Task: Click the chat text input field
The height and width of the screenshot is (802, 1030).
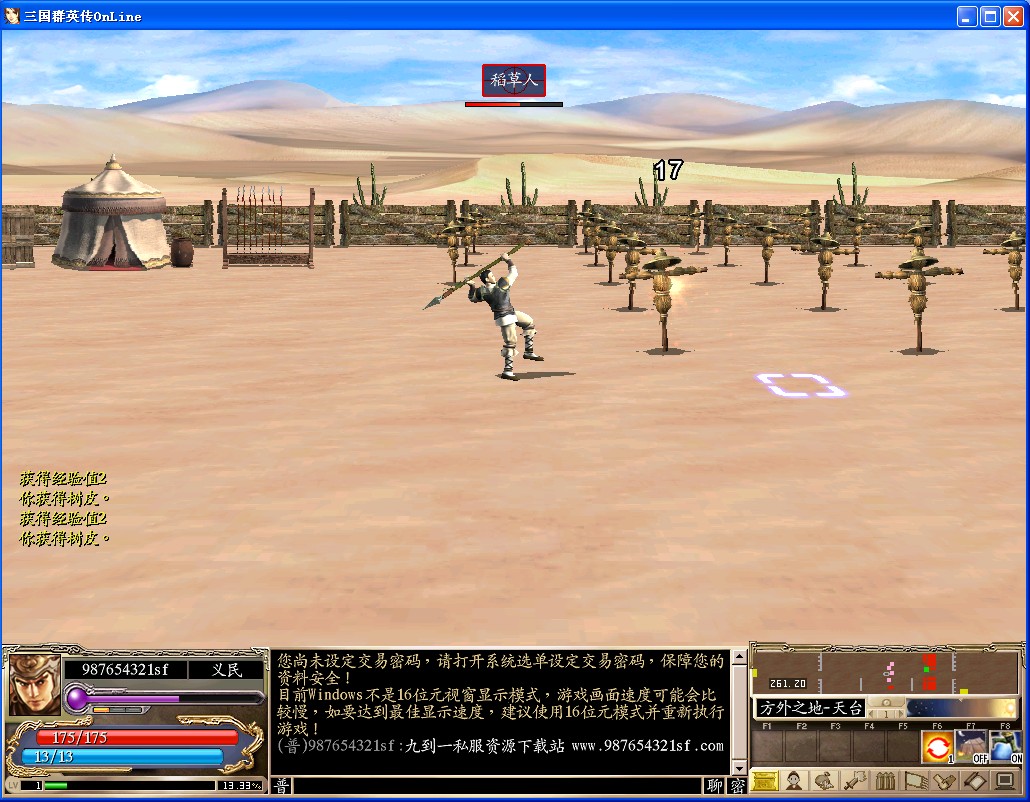Action: (498, 786)
